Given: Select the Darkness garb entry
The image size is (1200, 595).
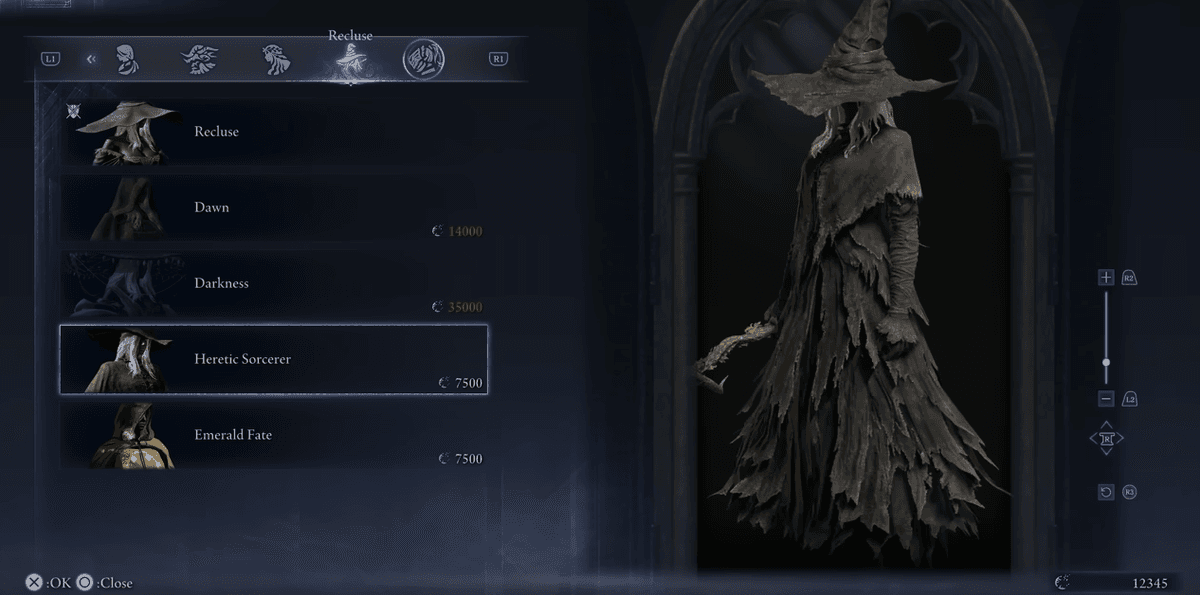Looking at the screenshot, I should (273, 284).
